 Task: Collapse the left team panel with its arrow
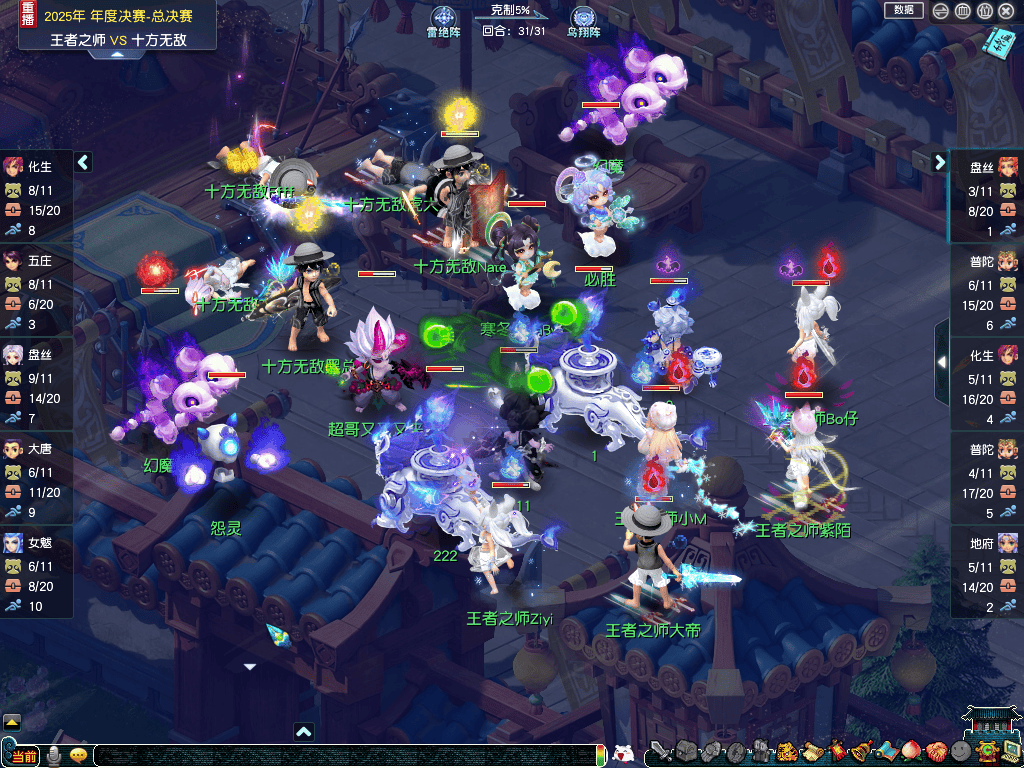(x=83, y=162)
